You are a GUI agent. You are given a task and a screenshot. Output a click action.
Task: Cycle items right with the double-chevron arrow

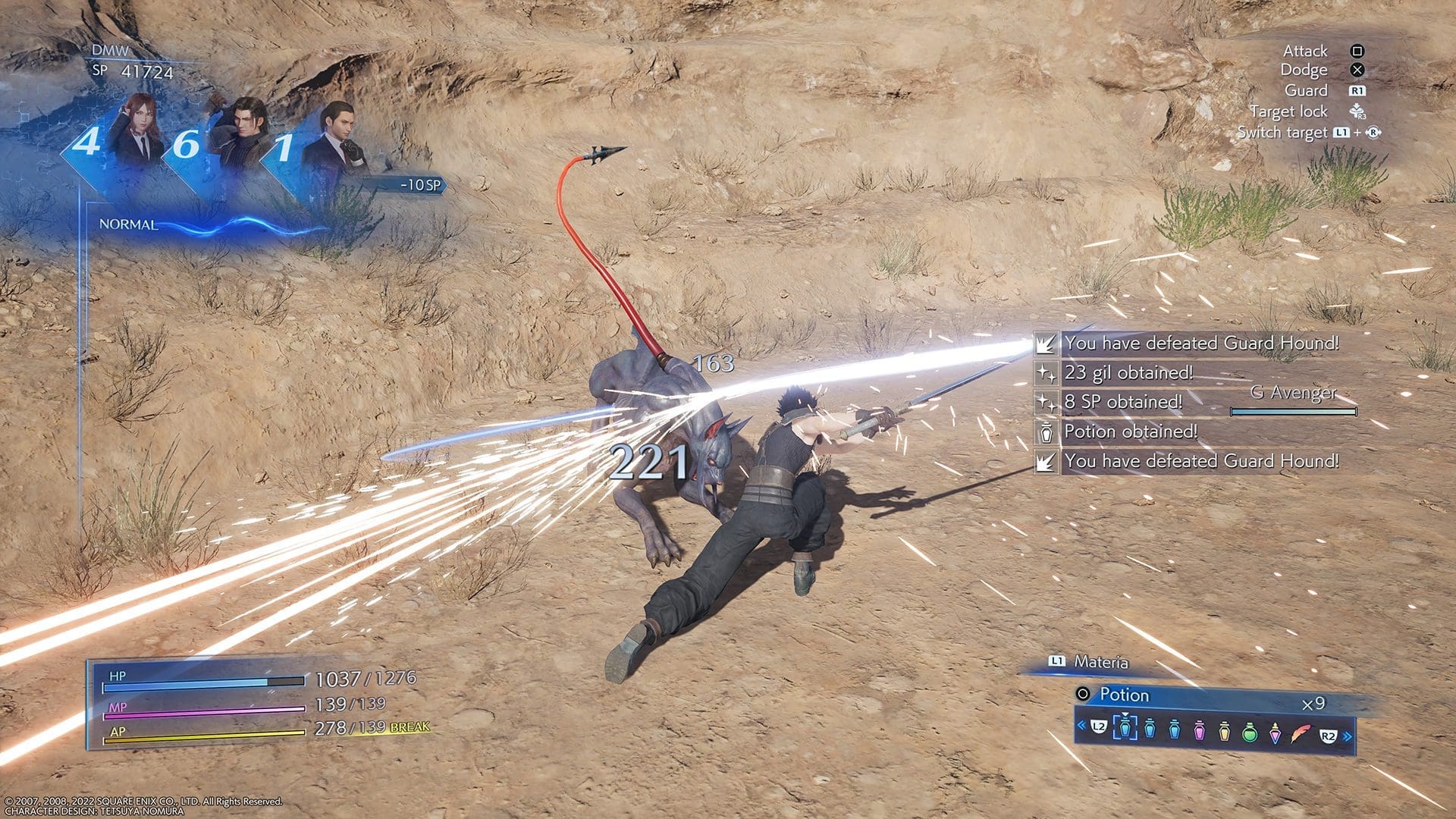1348,736
